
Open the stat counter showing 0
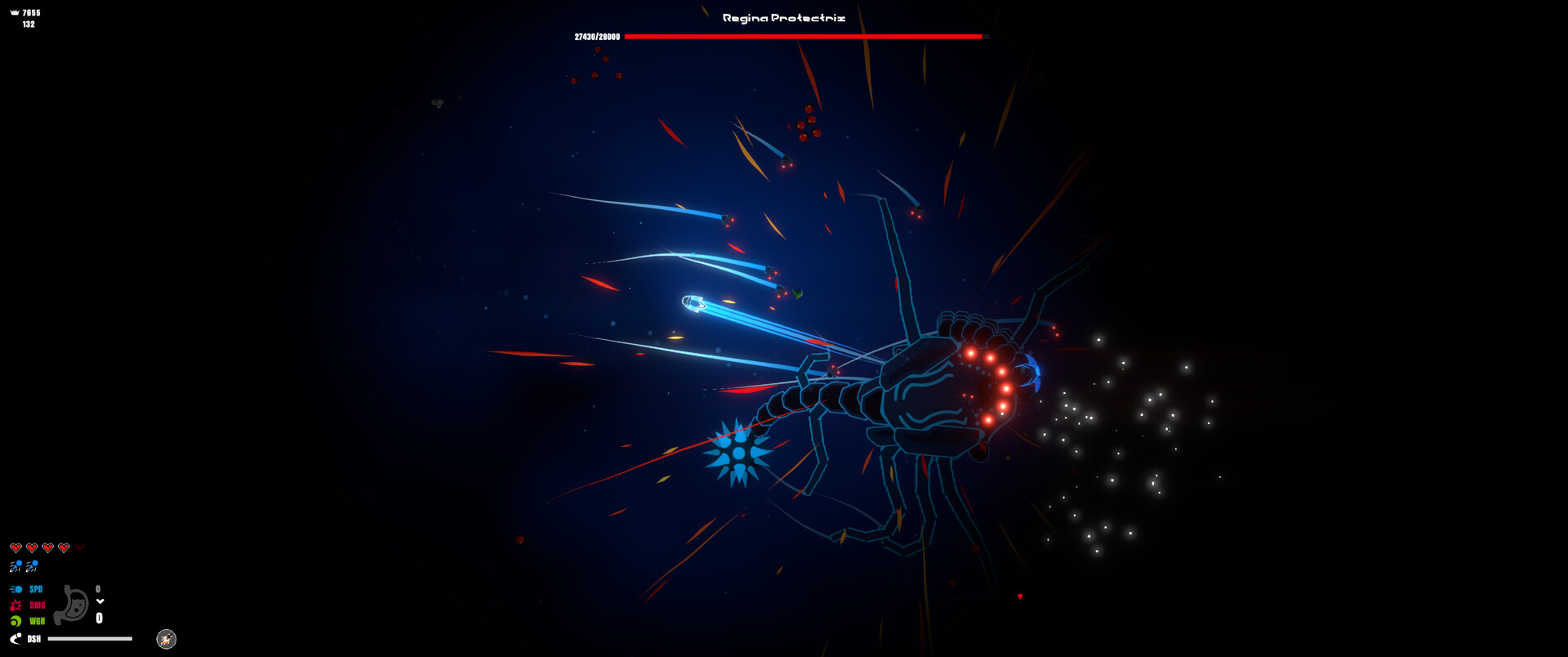98,589
